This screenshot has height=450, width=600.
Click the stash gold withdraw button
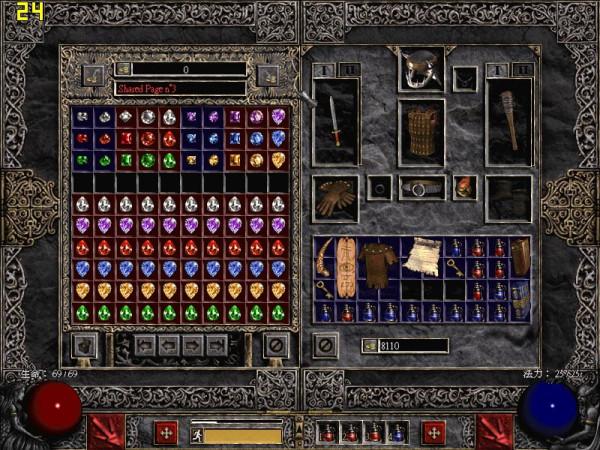click(122, 69)
